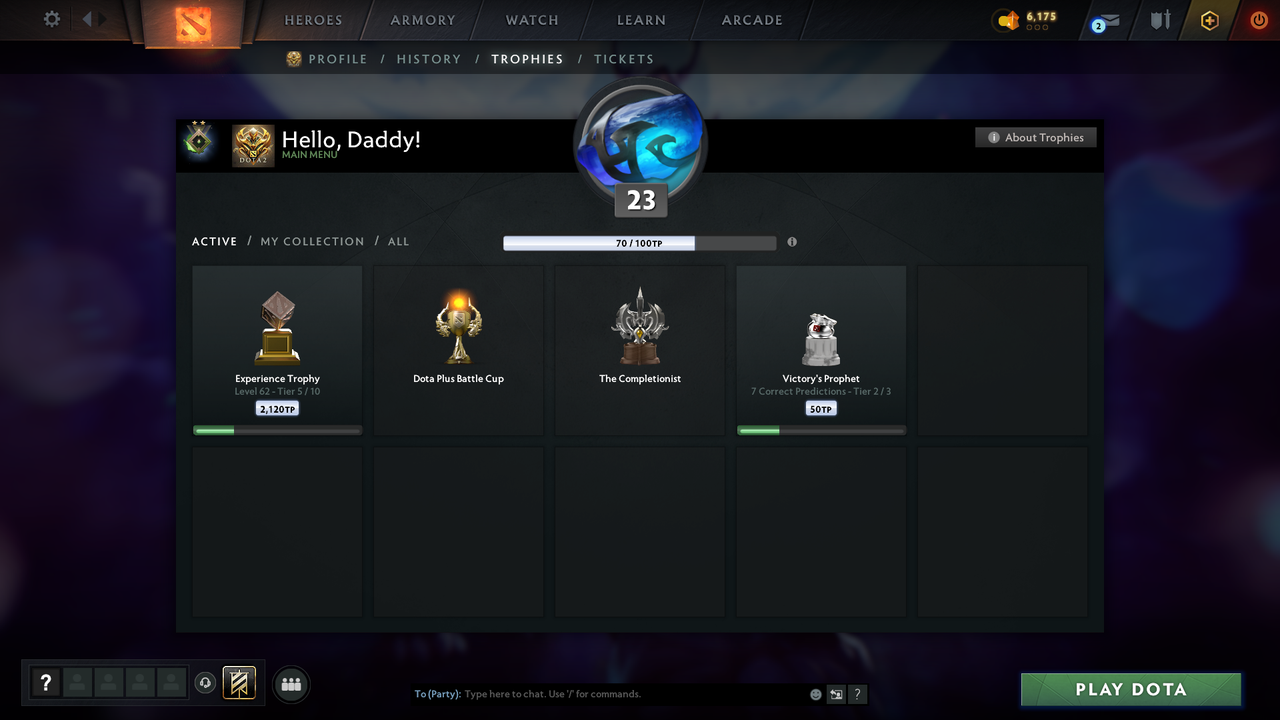Click the chat channel switch icon beside emoticon

(836, 693)
